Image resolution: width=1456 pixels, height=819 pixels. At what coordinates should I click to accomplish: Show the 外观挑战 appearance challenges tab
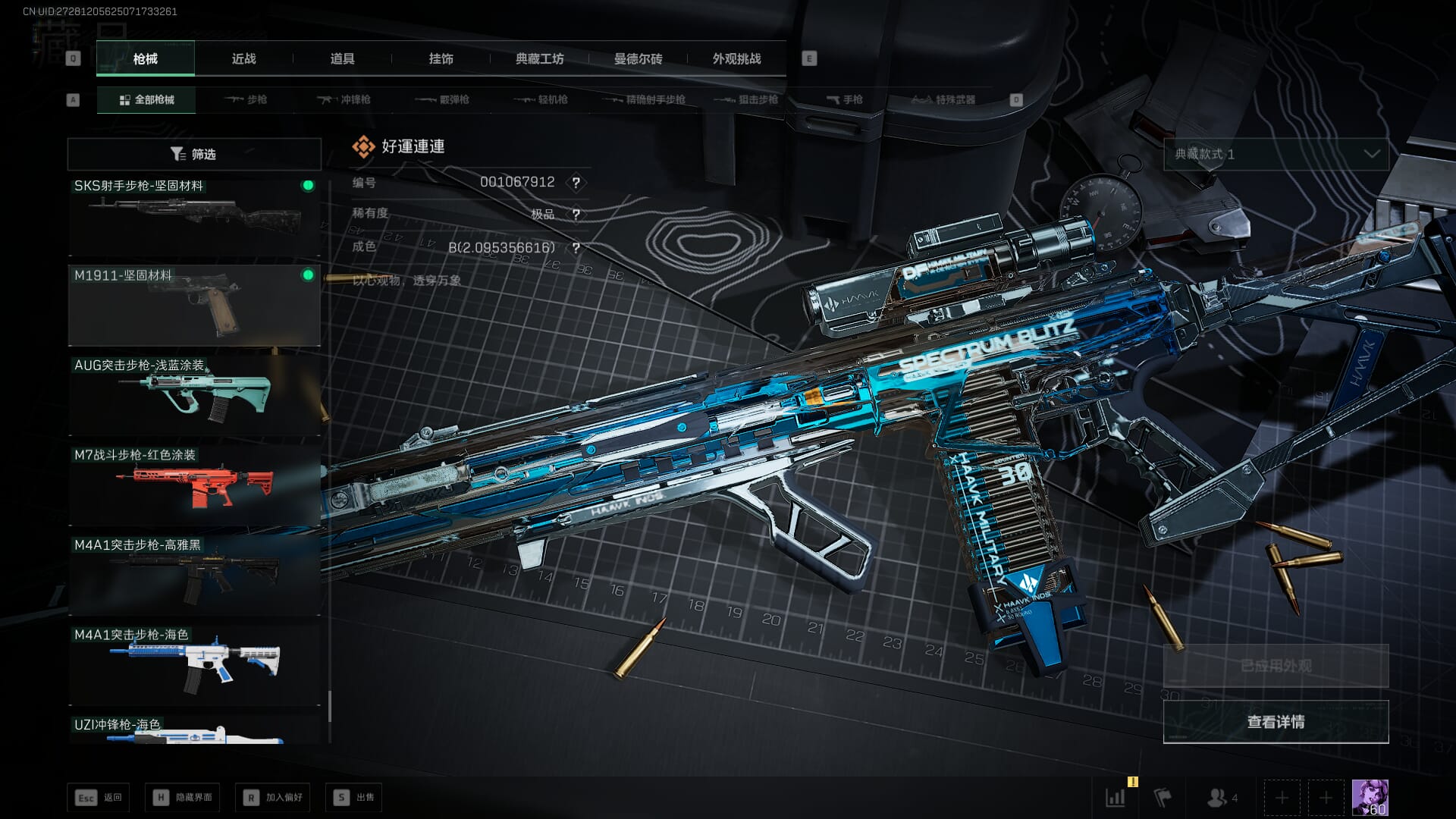(736, 59)
